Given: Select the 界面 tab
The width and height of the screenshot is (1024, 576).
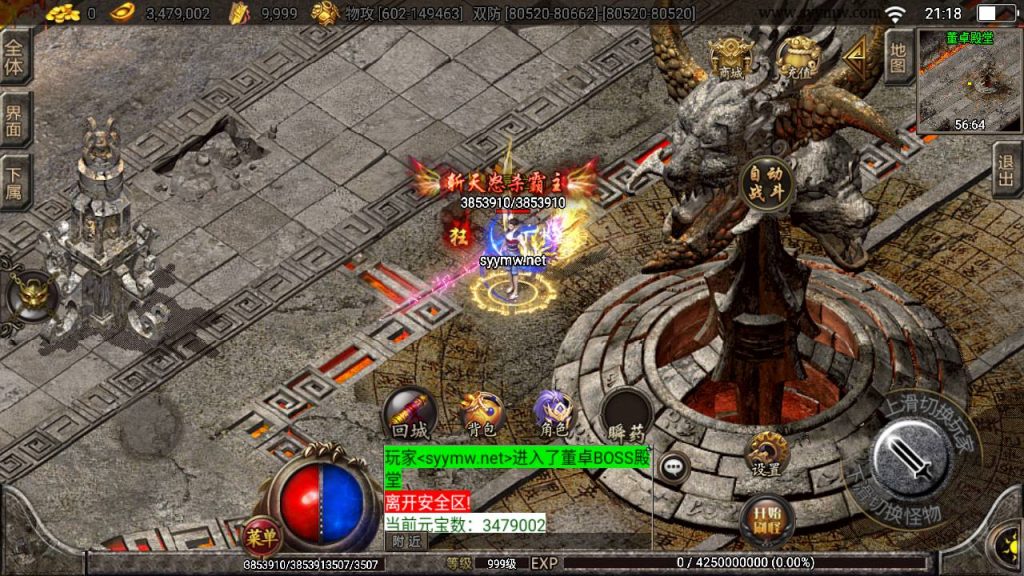Looking at the screenshot, I should coord(14,120).
